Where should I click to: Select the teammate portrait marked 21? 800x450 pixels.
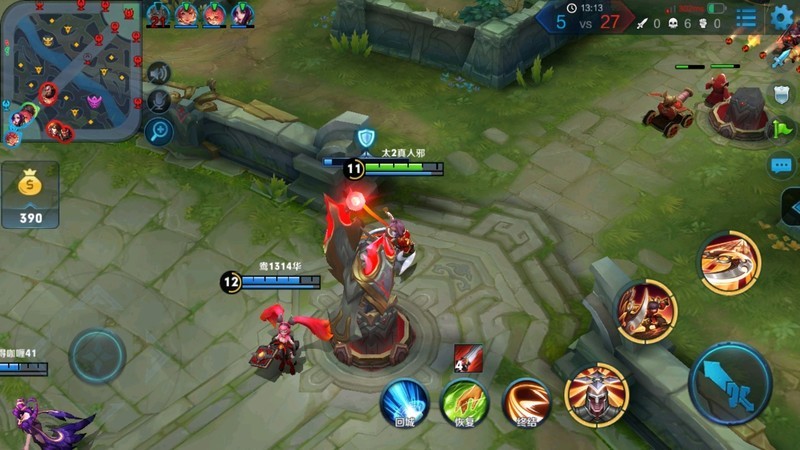click(x=158, y=14)
